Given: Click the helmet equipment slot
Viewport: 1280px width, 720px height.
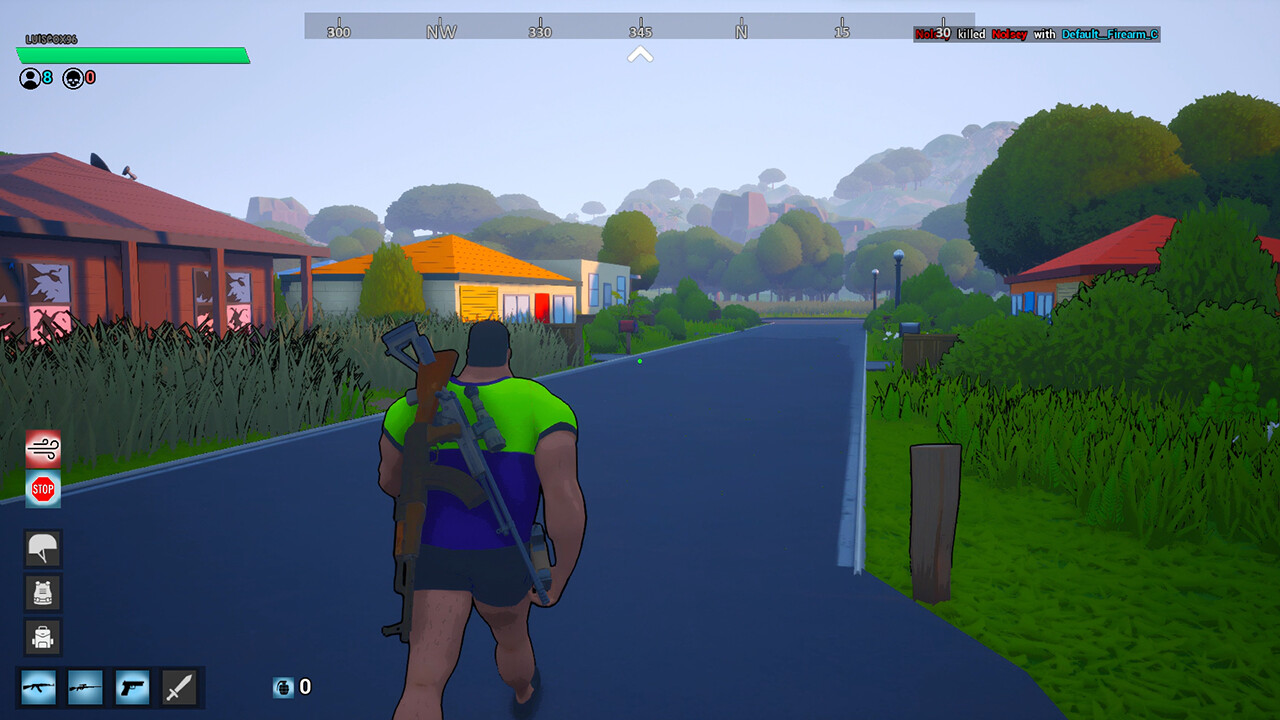Looking at the screenshot, I should pyautogui.click(x=42, y=549).
